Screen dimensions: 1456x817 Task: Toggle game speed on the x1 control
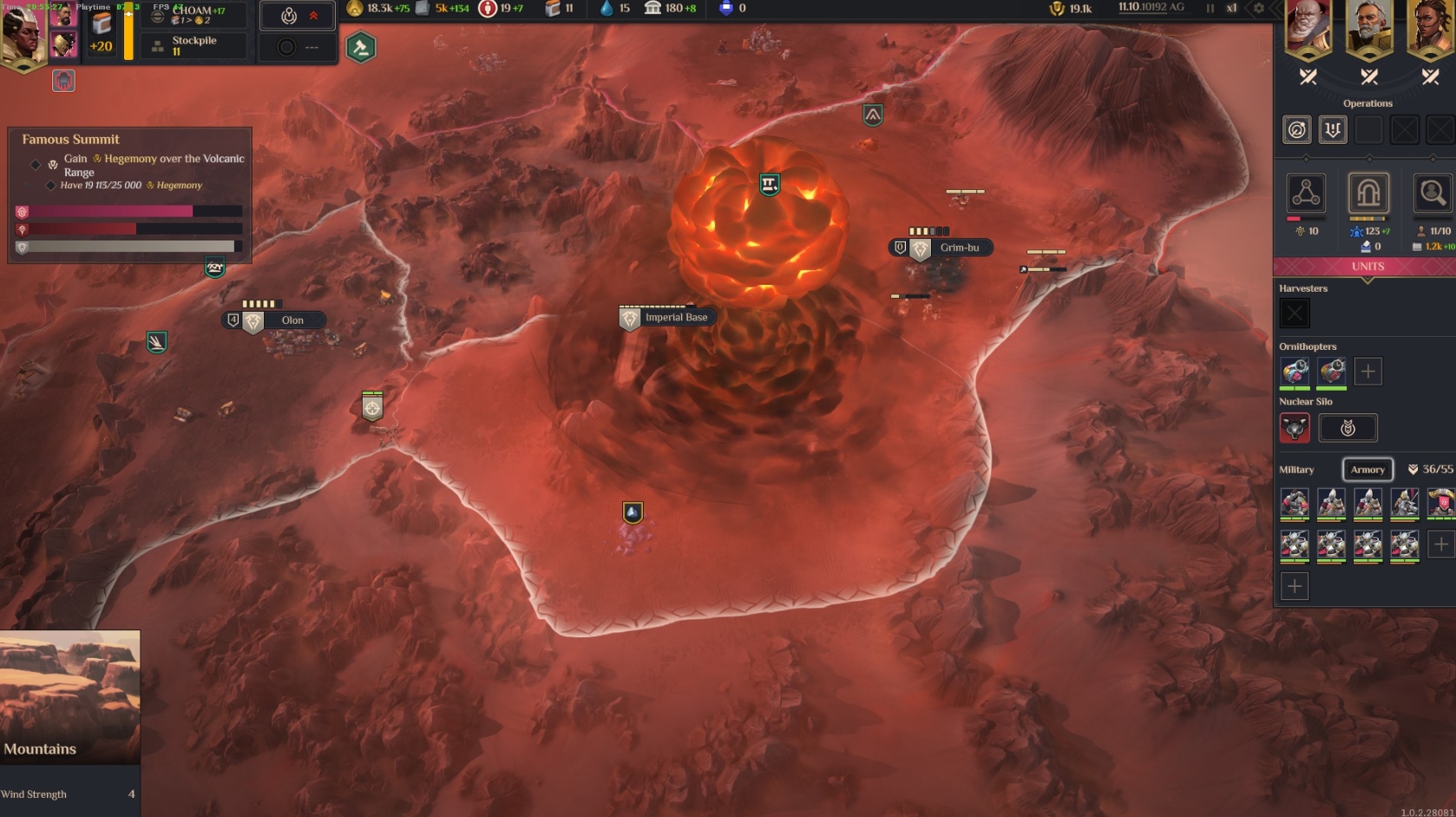tap(1232, 8)
